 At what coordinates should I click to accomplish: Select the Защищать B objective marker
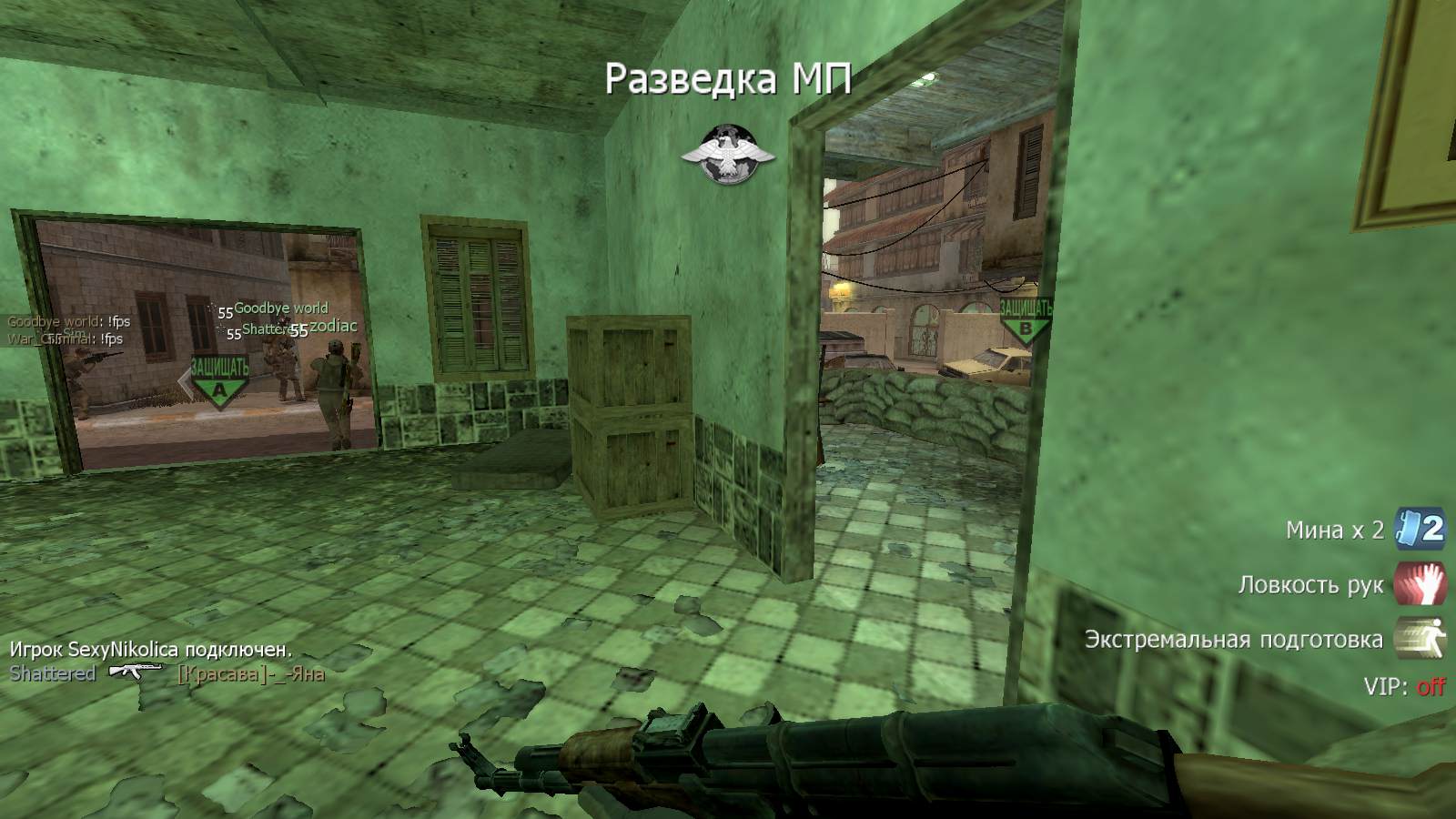click(1026, 320)
